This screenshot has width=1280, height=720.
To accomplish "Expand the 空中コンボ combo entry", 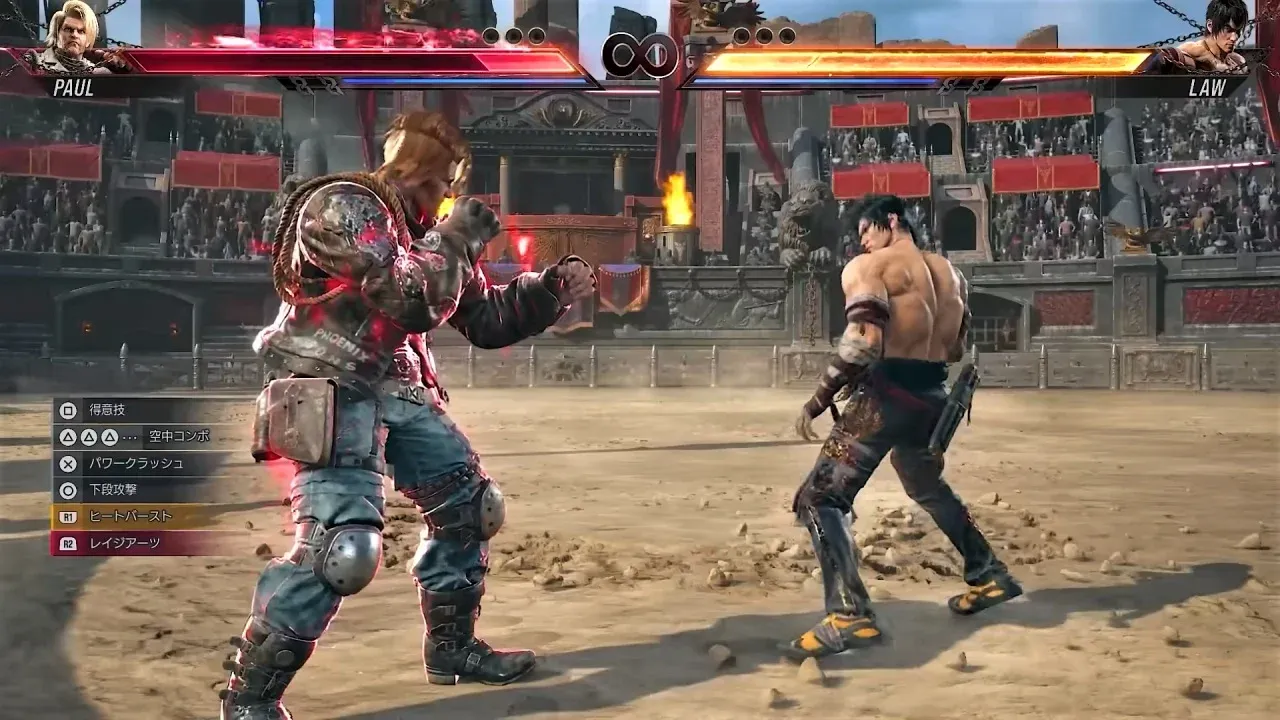I will (x=180, y=437).
